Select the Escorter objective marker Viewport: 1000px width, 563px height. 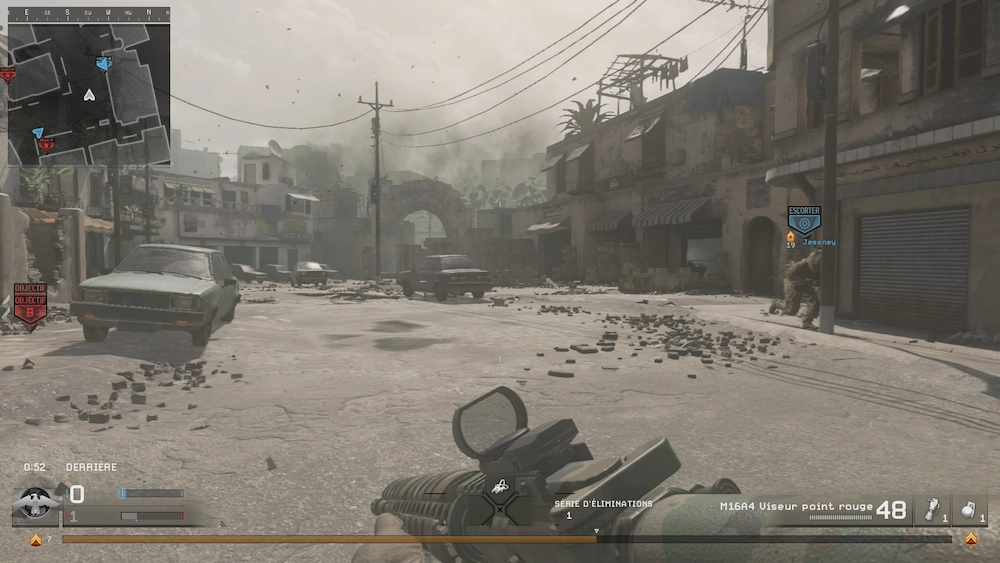click(x=803, y=220)
